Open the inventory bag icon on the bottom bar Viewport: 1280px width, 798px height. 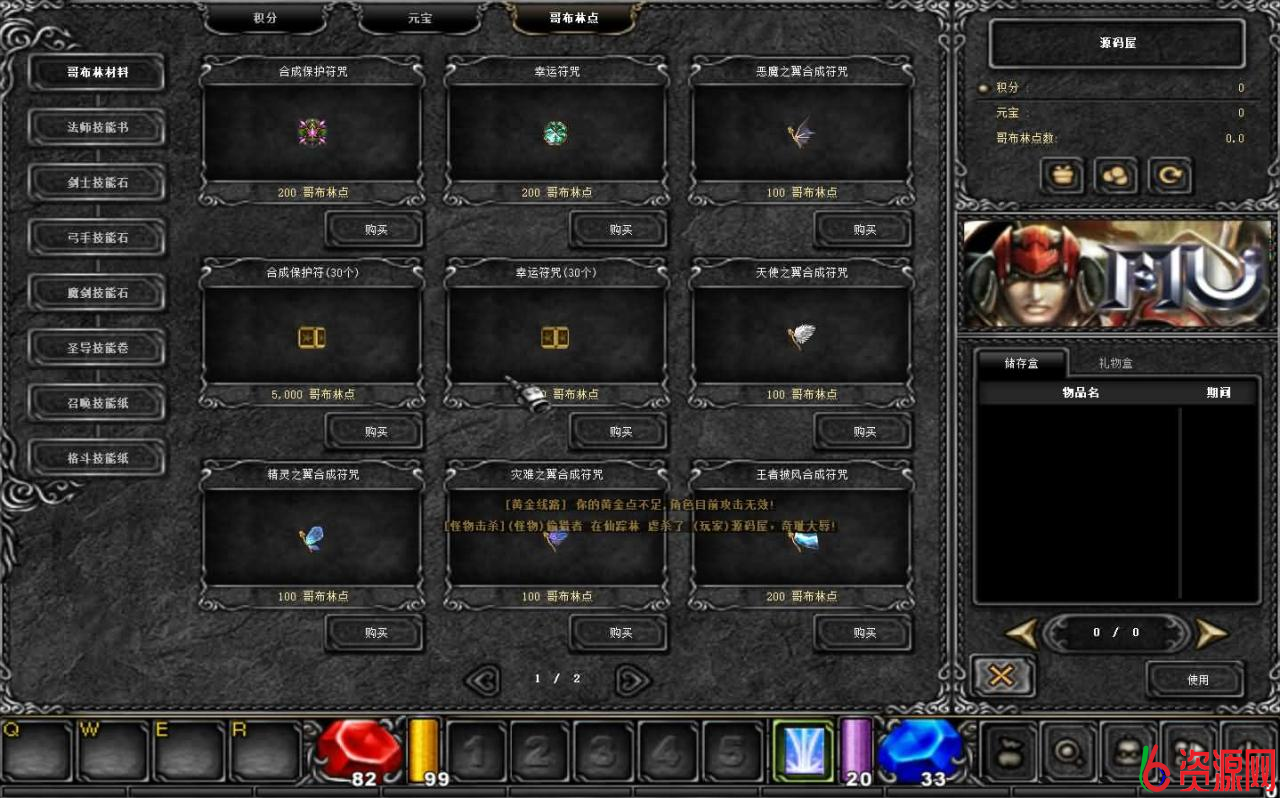pyautogui.click(x=1010, y=750)
